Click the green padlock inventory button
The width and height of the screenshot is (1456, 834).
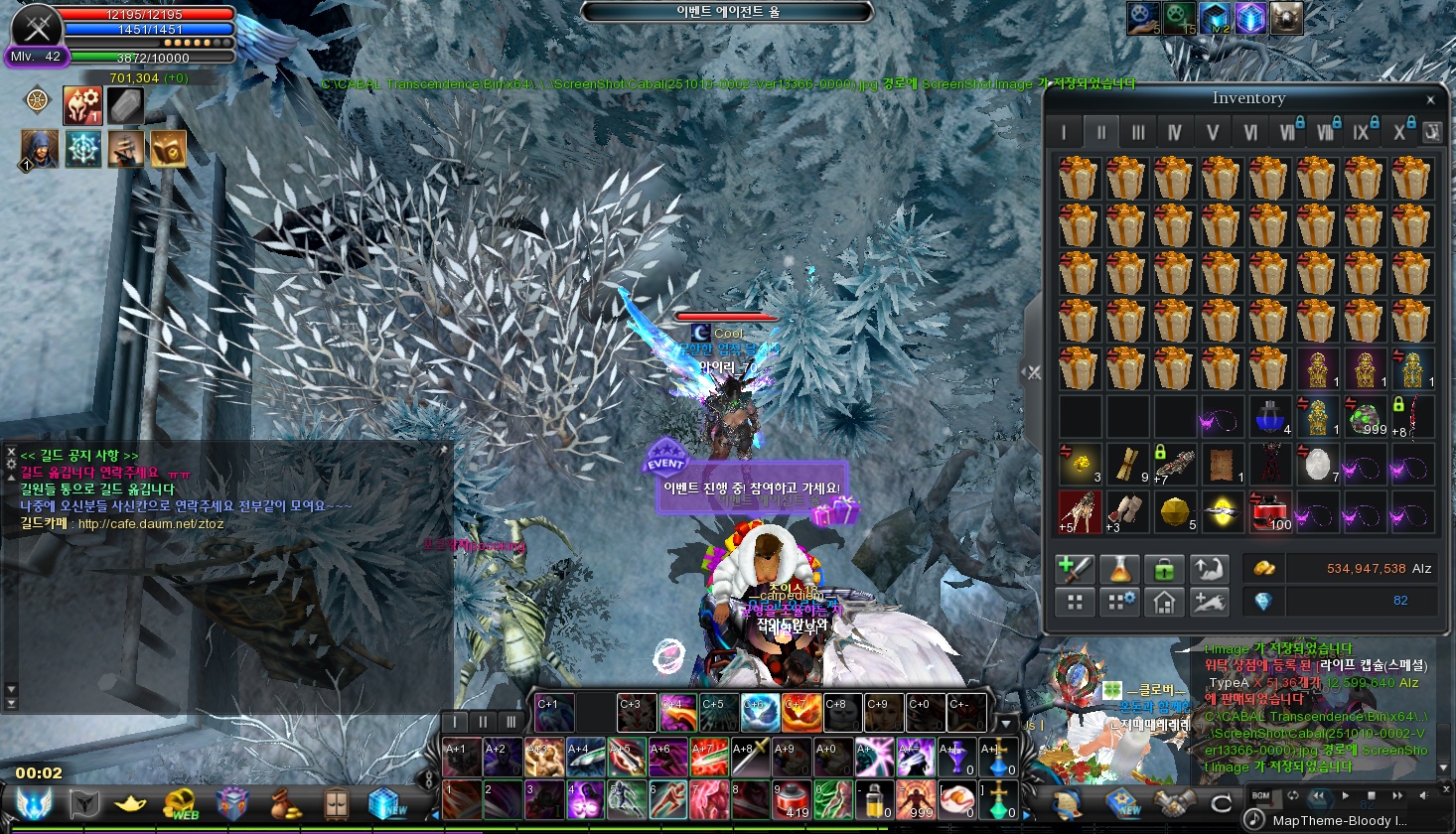point(1163,569)
